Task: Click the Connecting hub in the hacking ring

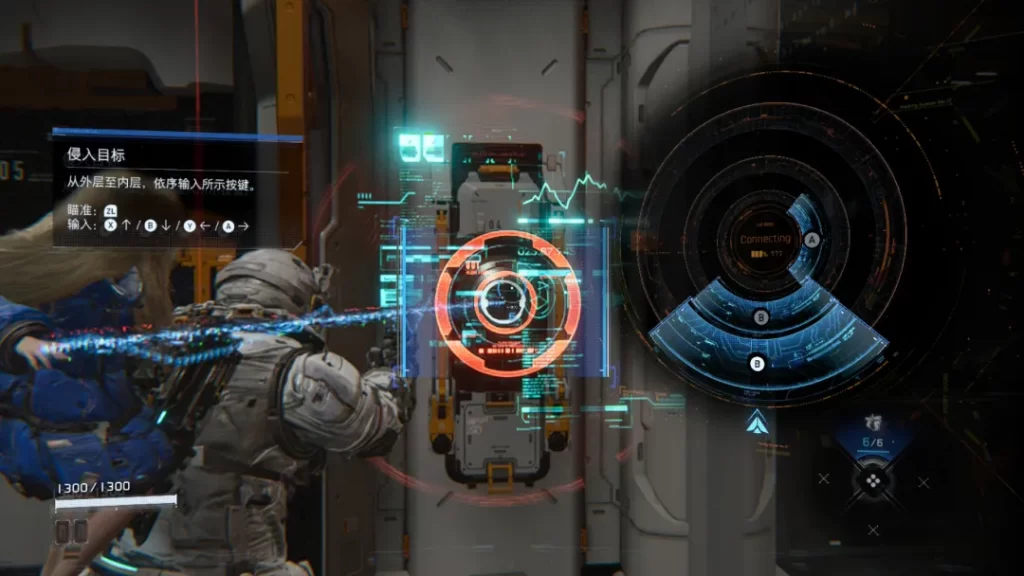Action: point(765,242)
